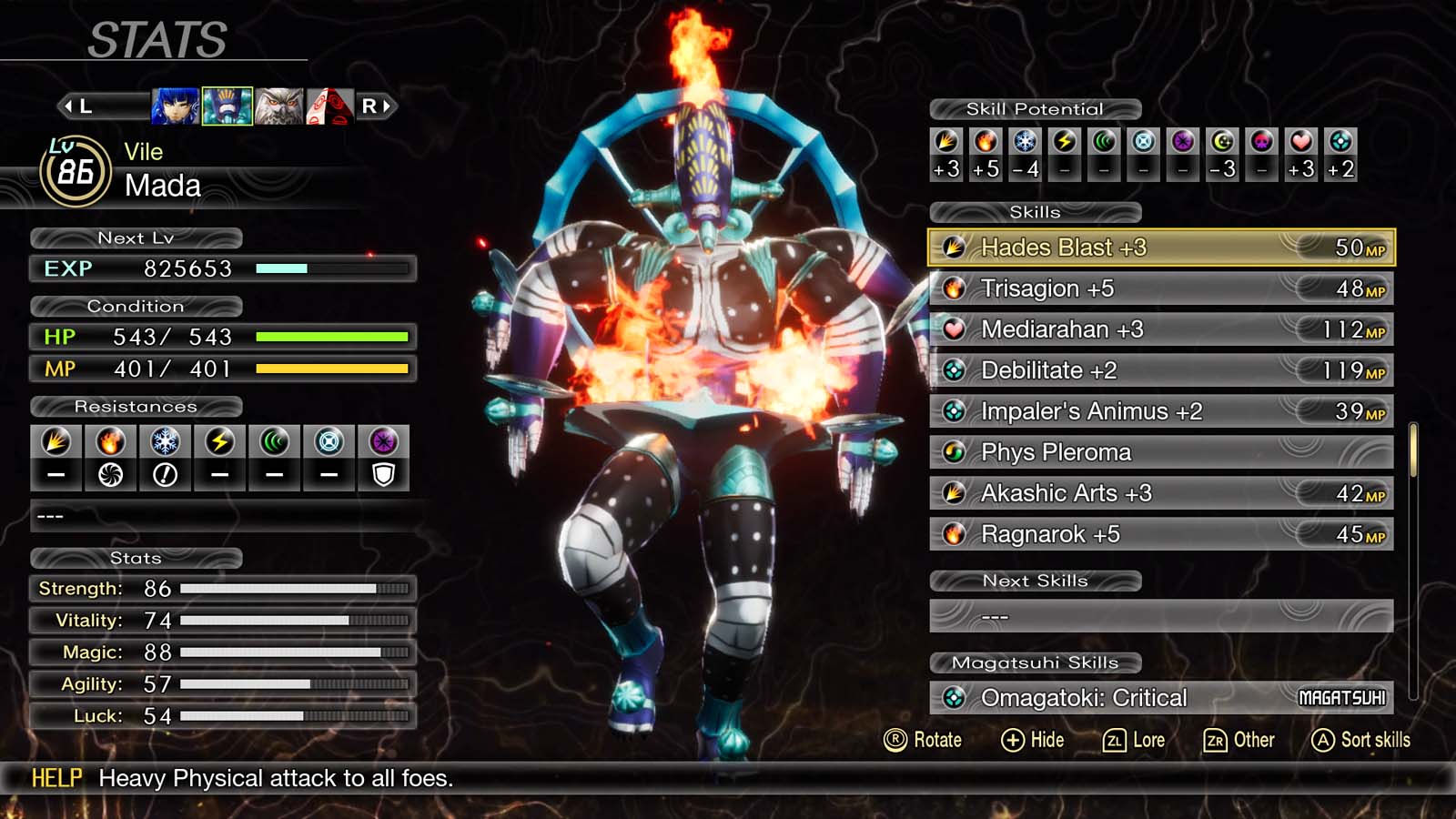Click the Phys Pleroma passive skill icon
Viewport: 1456px width, 819px height.
tap(955, 451)
